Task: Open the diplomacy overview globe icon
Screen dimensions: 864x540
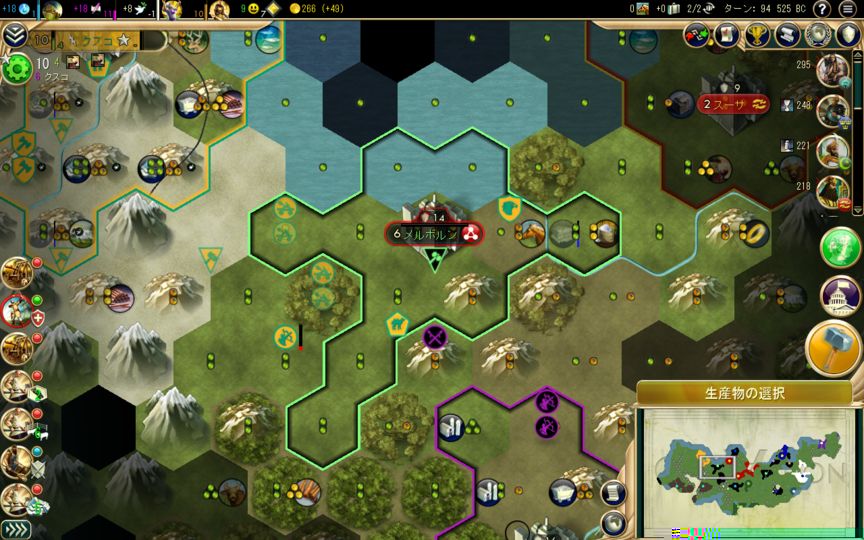Action: point(820,35)
